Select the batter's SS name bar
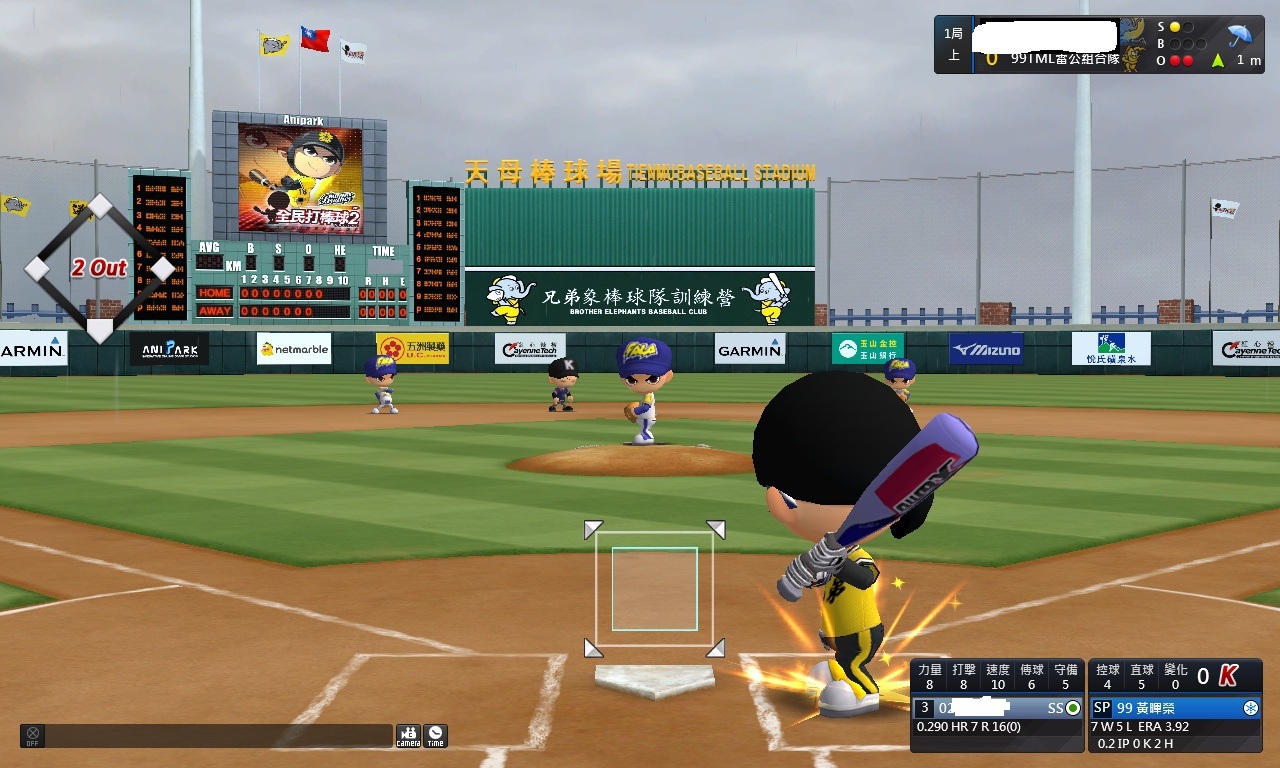Viewport: 1280px width, 768px height. click(997, 708)
